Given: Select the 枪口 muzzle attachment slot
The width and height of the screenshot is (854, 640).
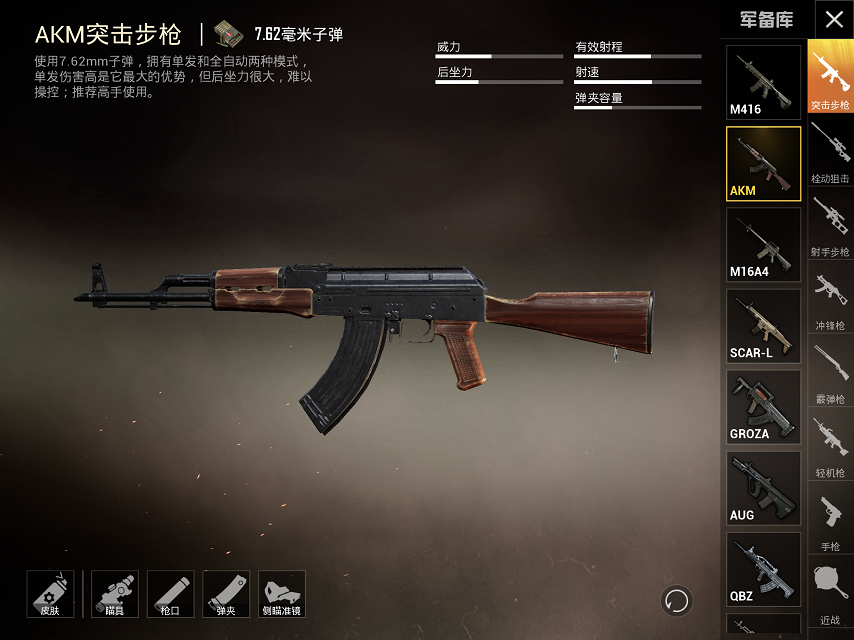Looking at the screenshot, I should point(170,594).
